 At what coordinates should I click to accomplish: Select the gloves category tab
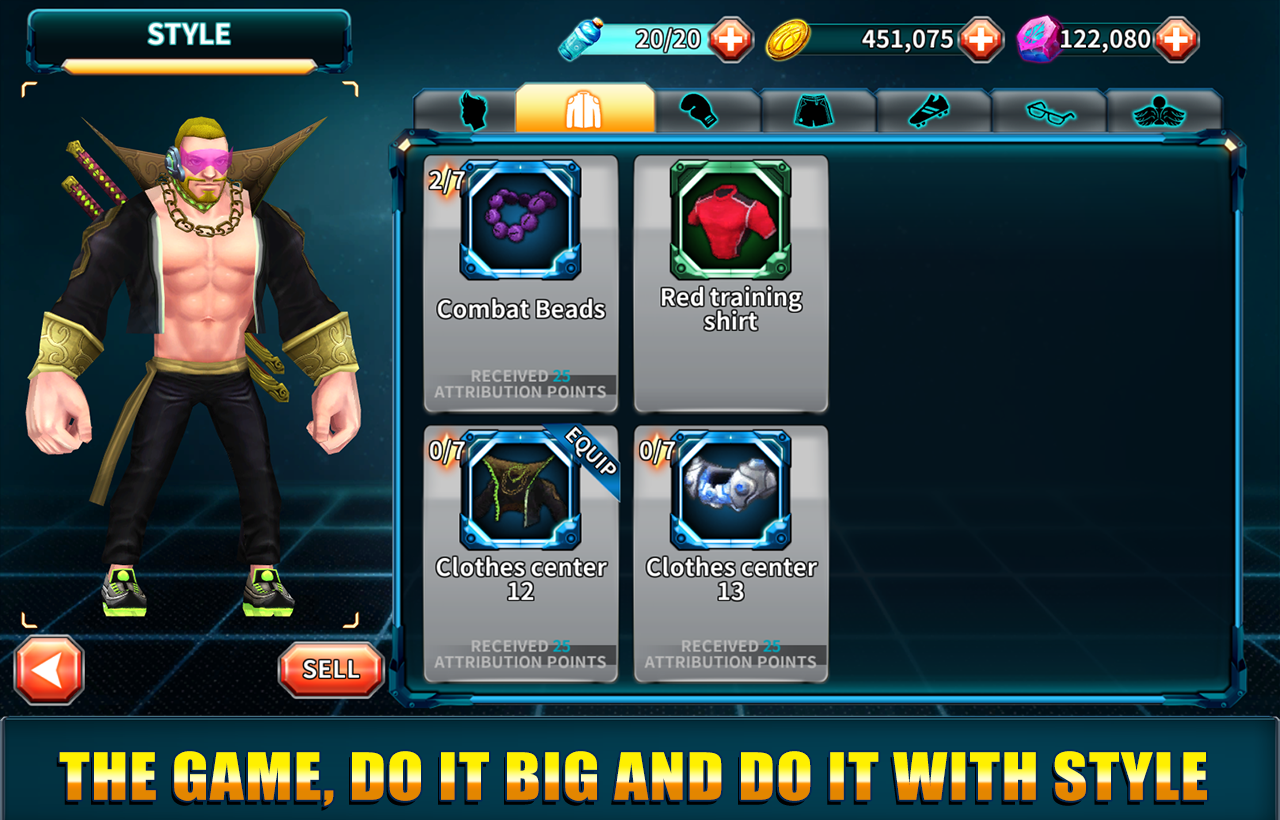point(699,111)
